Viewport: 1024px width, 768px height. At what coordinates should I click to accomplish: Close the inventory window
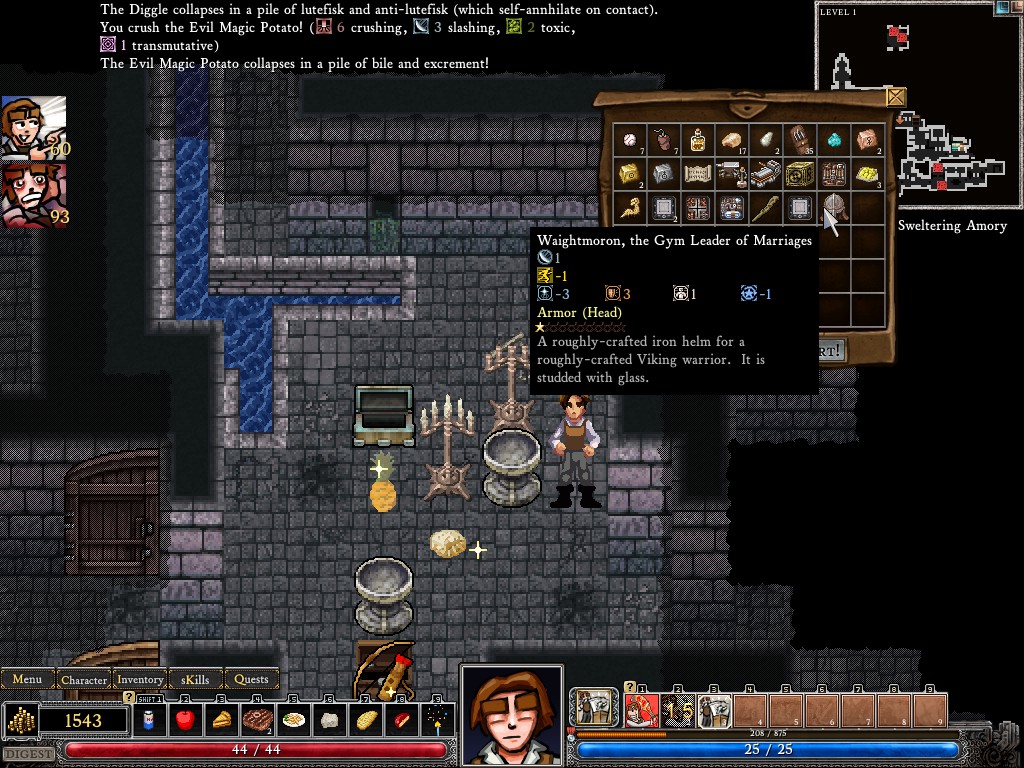tap(896, 97)
